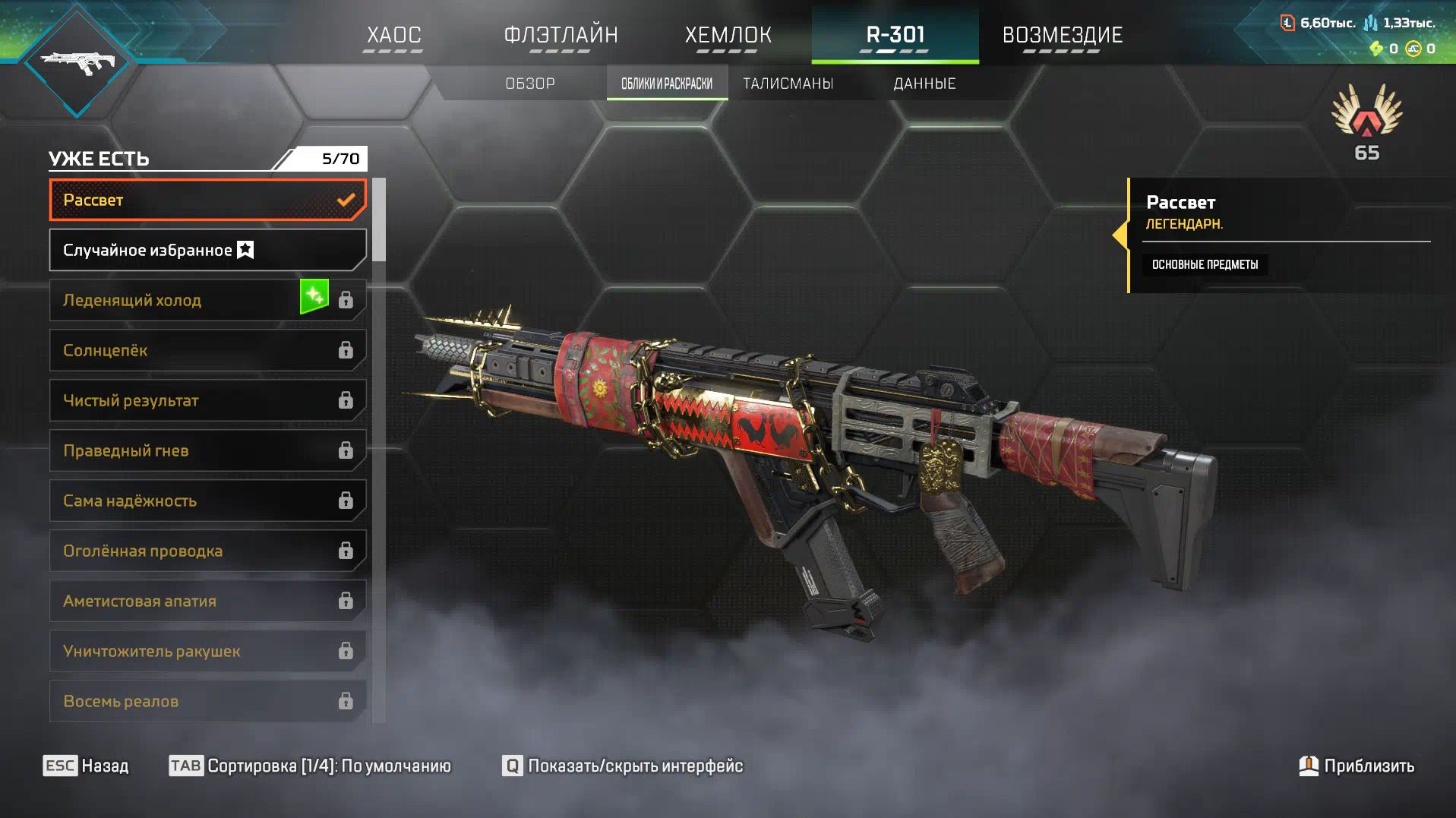The height and width of the screenshot is (818, 1456).
Task: Click the Назад back button
Action: (86, 766)
